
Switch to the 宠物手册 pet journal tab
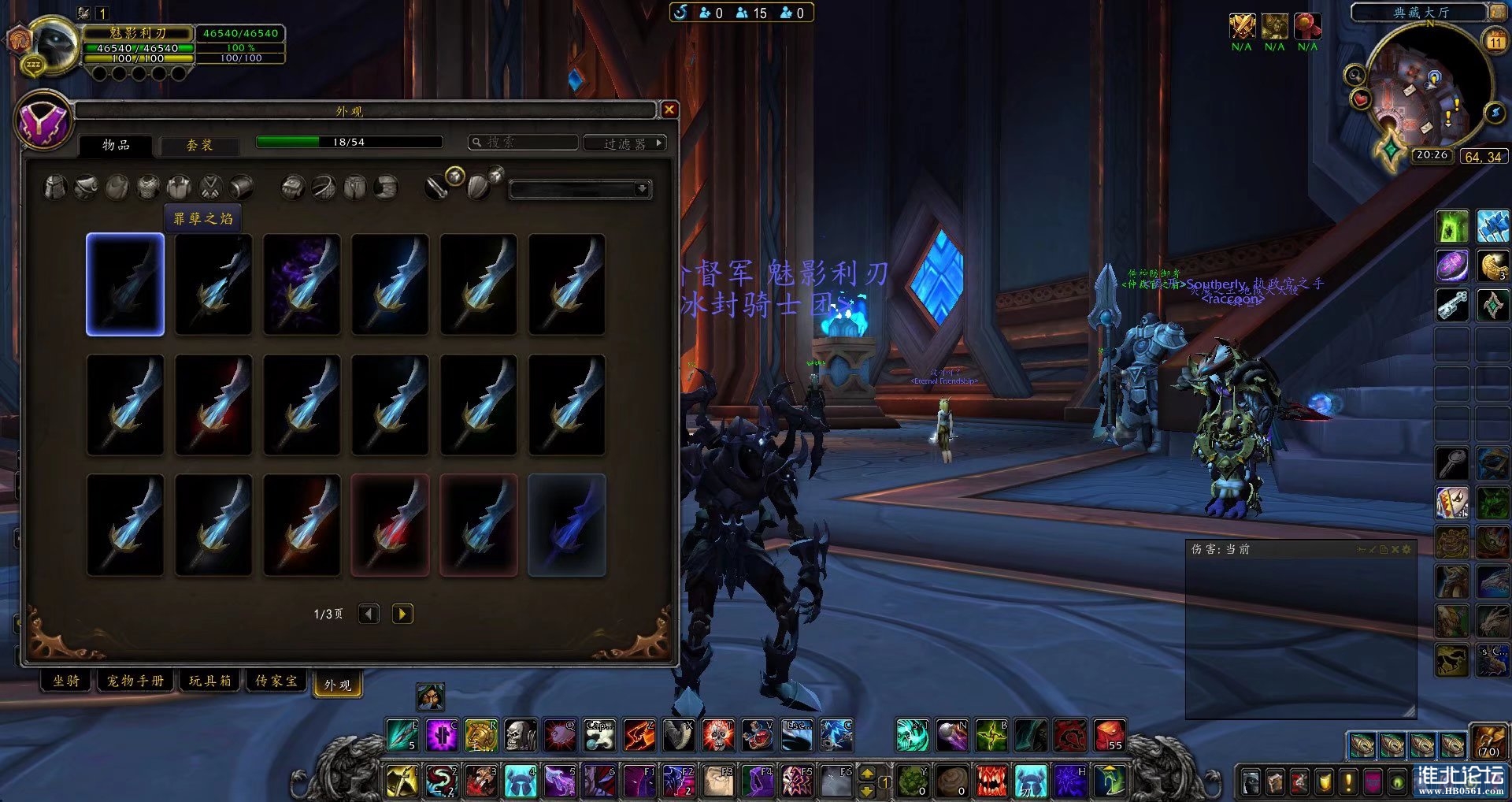point(135,681)
